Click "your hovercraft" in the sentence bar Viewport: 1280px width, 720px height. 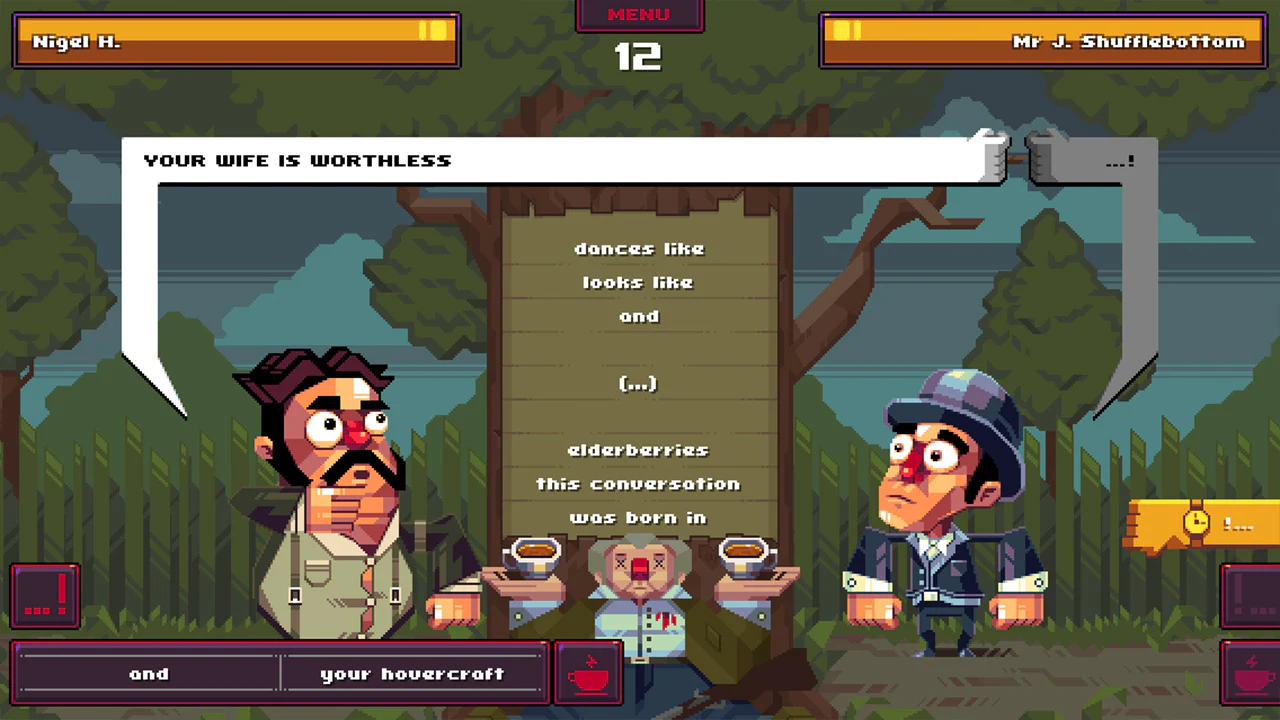(x=412, y=673)
